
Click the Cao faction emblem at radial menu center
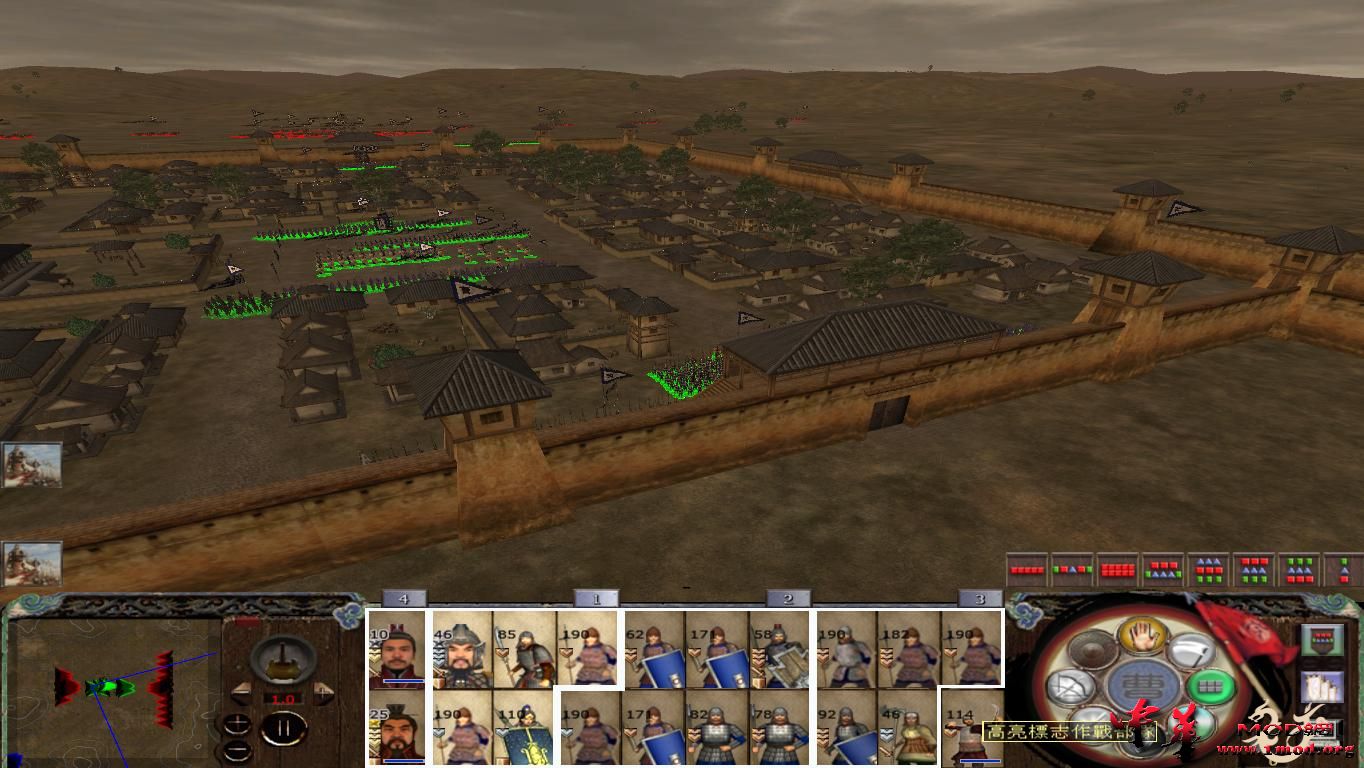pos(1144,683)
